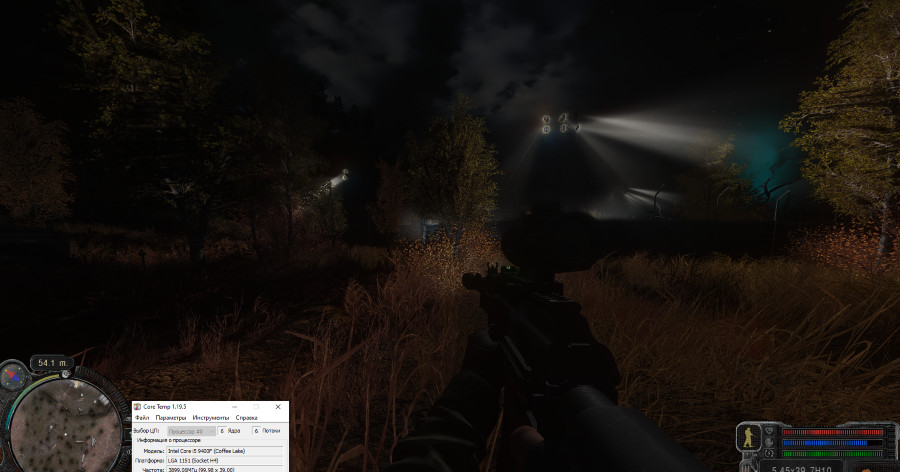The image size is (900, 472).
Task: Click the compass above the minimap
Action: [x=14, y=376]
